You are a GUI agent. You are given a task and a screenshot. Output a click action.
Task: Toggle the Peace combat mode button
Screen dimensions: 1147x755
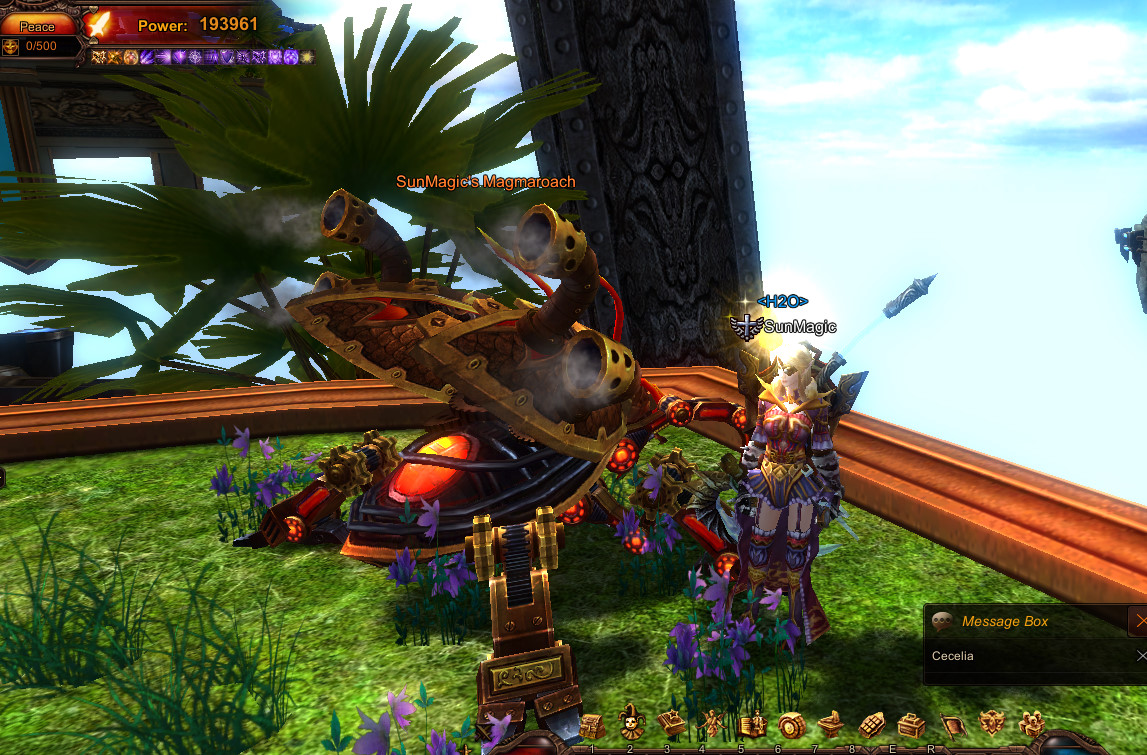(x=37, y=26)
